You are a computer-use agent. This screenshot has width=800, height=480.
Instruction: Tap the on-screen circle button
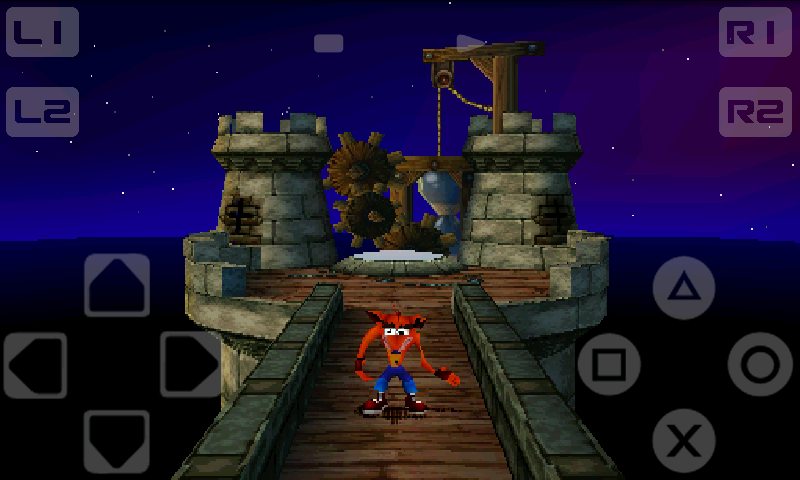760,364
